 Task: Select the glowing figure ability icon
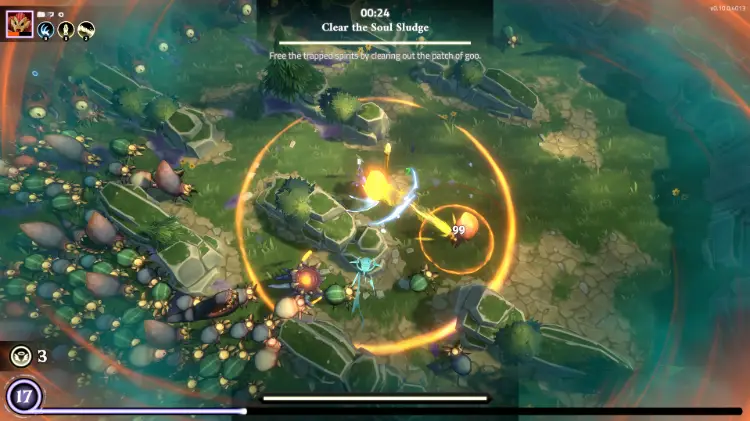(x=65, y=31)
